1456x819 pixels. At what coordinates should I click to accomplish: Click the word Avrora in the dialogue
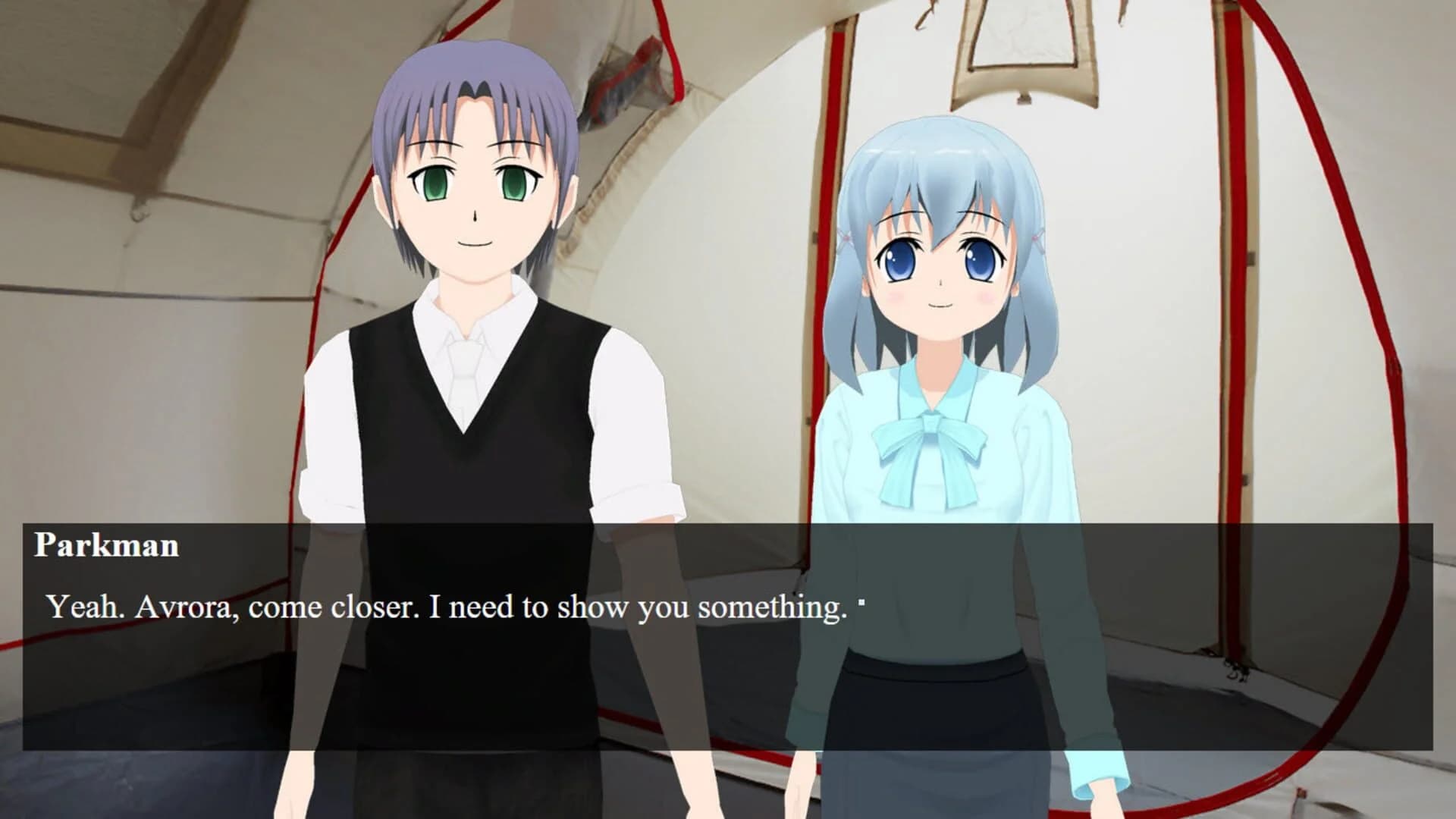click(180, 605)
